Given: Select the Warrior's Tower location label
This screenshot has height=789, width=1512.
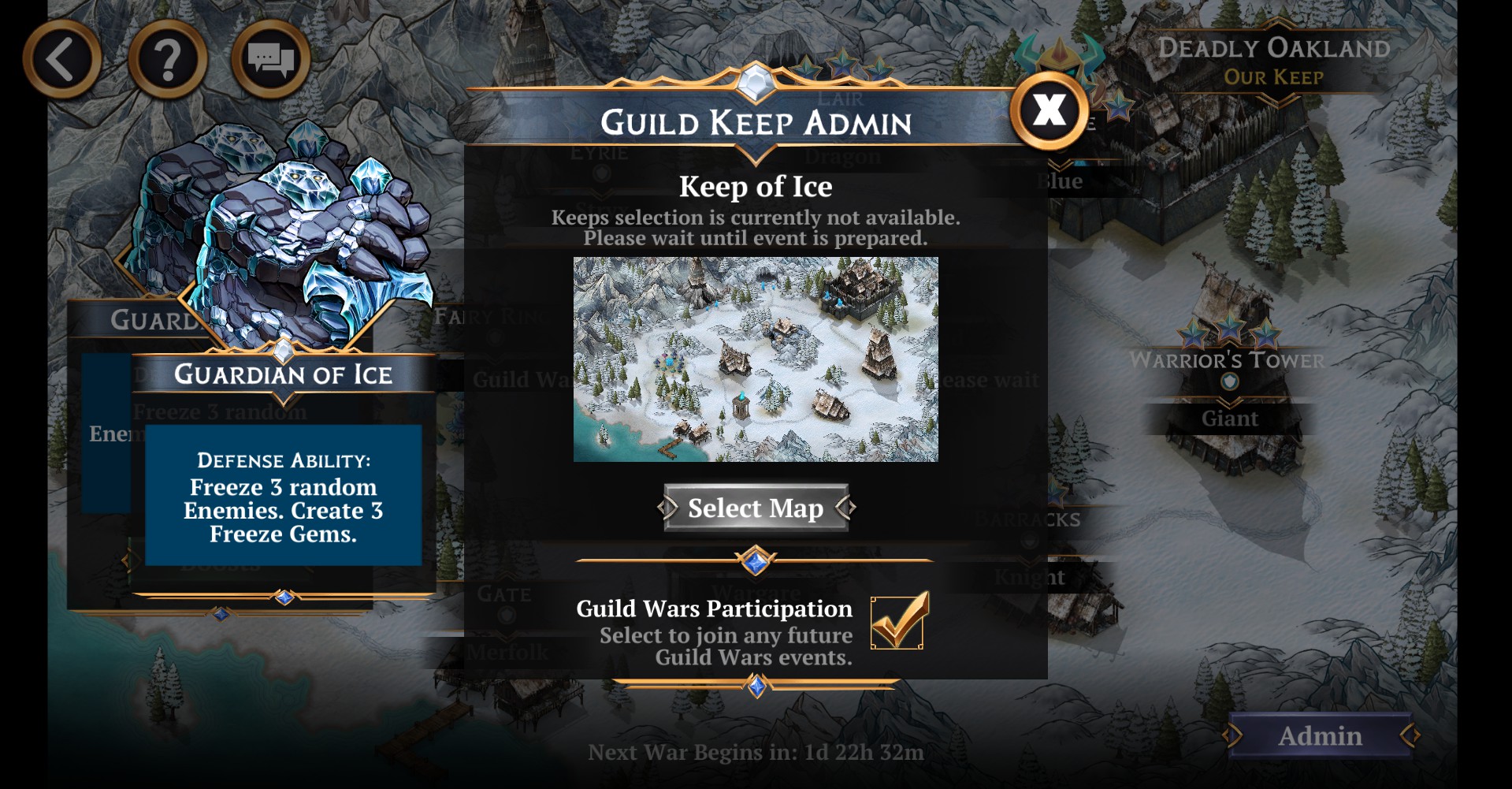Looking at the screenshot, I should [1228, 360].
